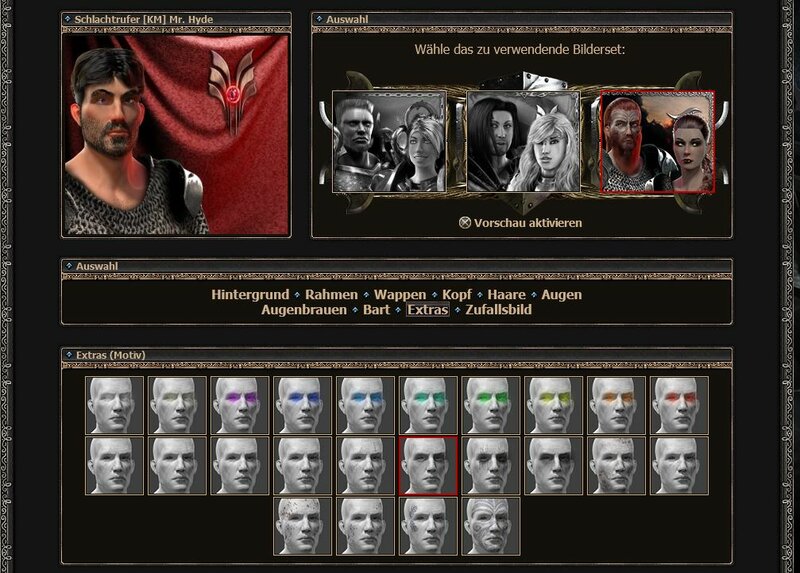Image resolution: width=800 pixels, height=573 pixels.
Task: Switch to the Augenbrauen category
Action: tap(303, 310)
